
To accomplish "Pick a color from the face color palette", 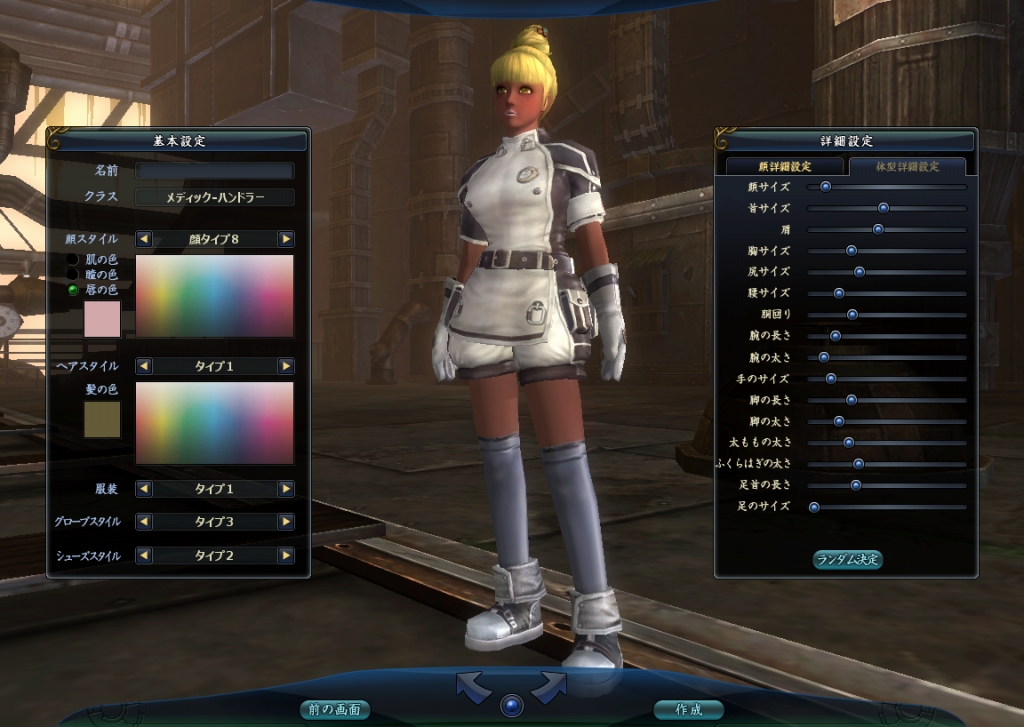I will (x=215, y=296).
